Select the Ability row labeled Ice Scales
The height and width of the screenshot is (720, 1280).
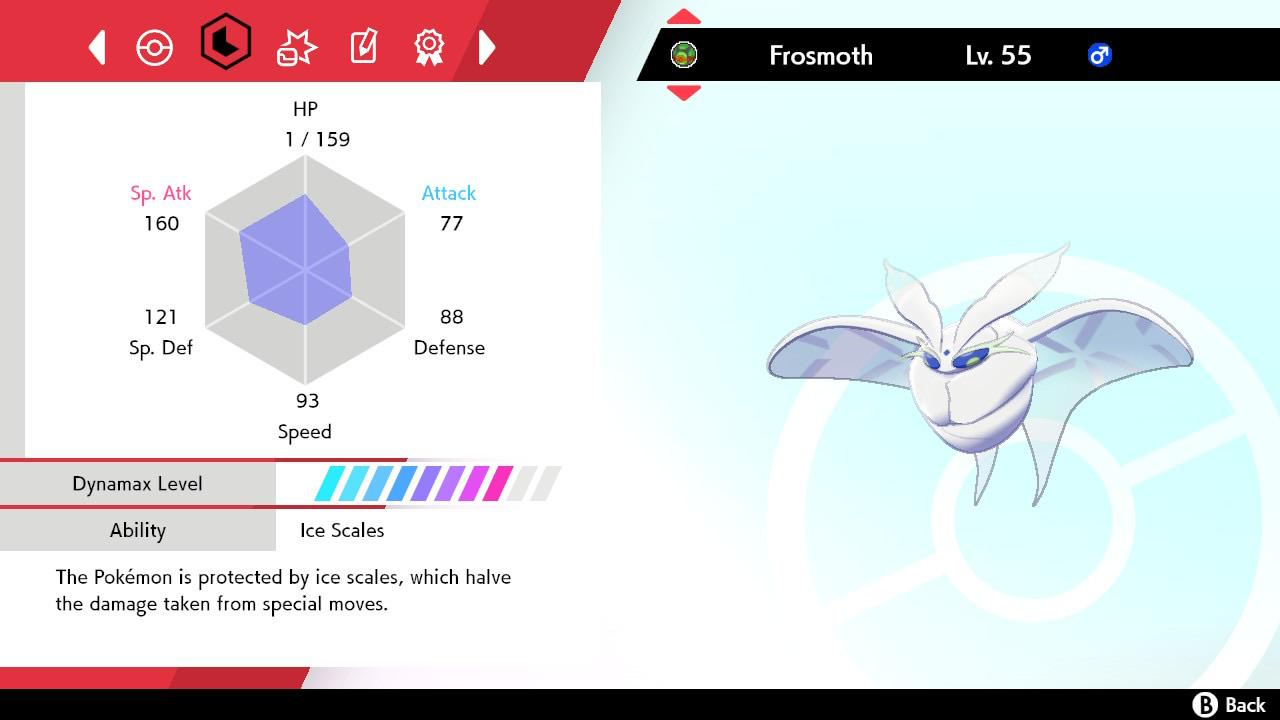137,530
